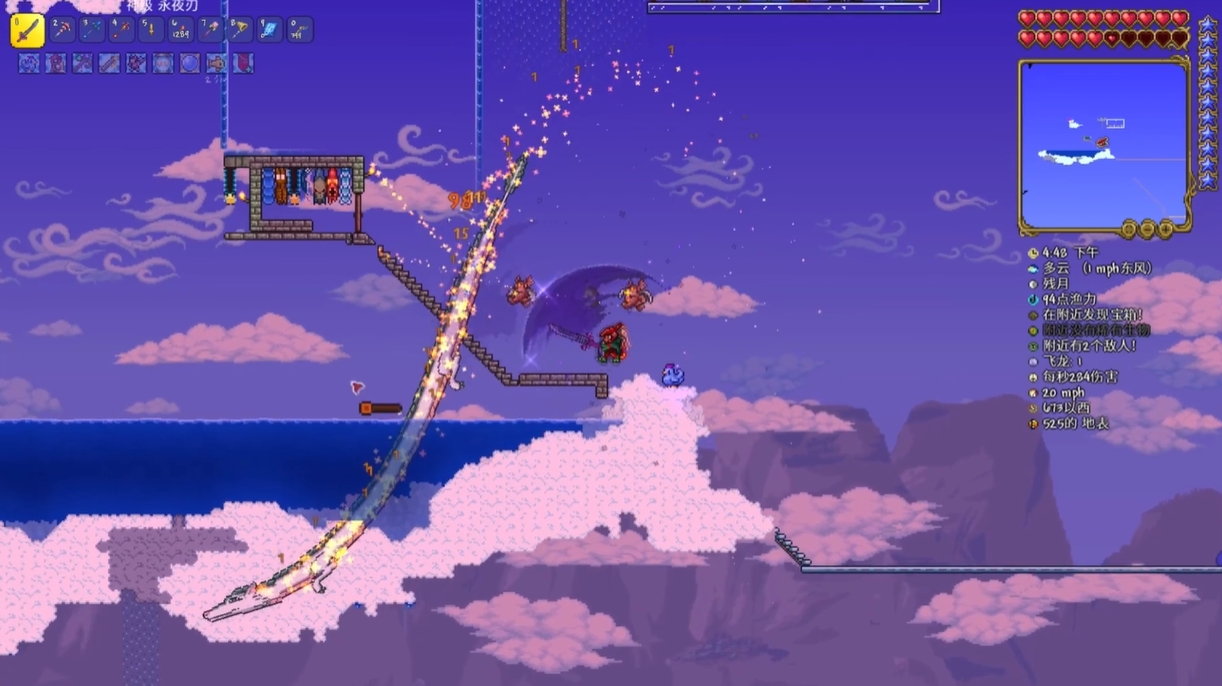Screen dimensions: 1222x686
Task: Select the red staff in slot 4
Action: (x=122, y=30)
